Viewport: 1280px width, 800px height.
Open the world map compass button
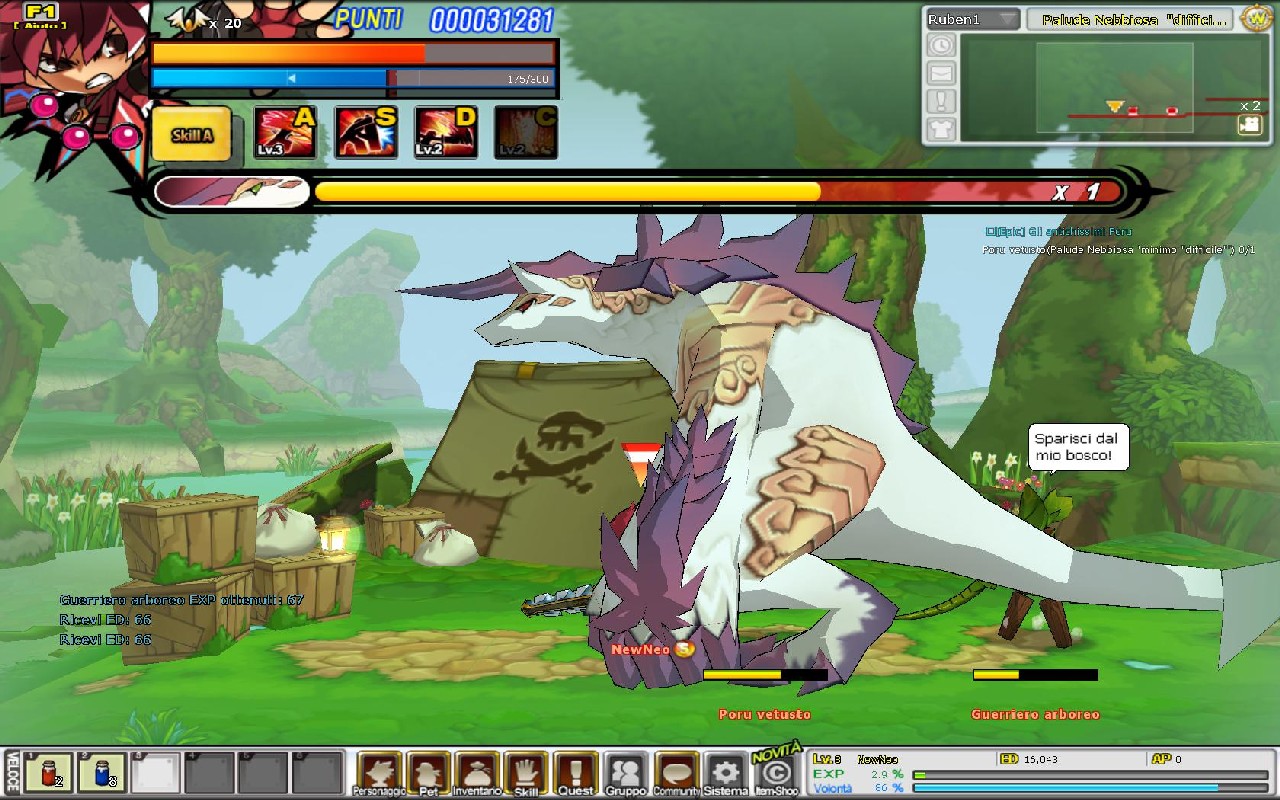pos(1255,18)
